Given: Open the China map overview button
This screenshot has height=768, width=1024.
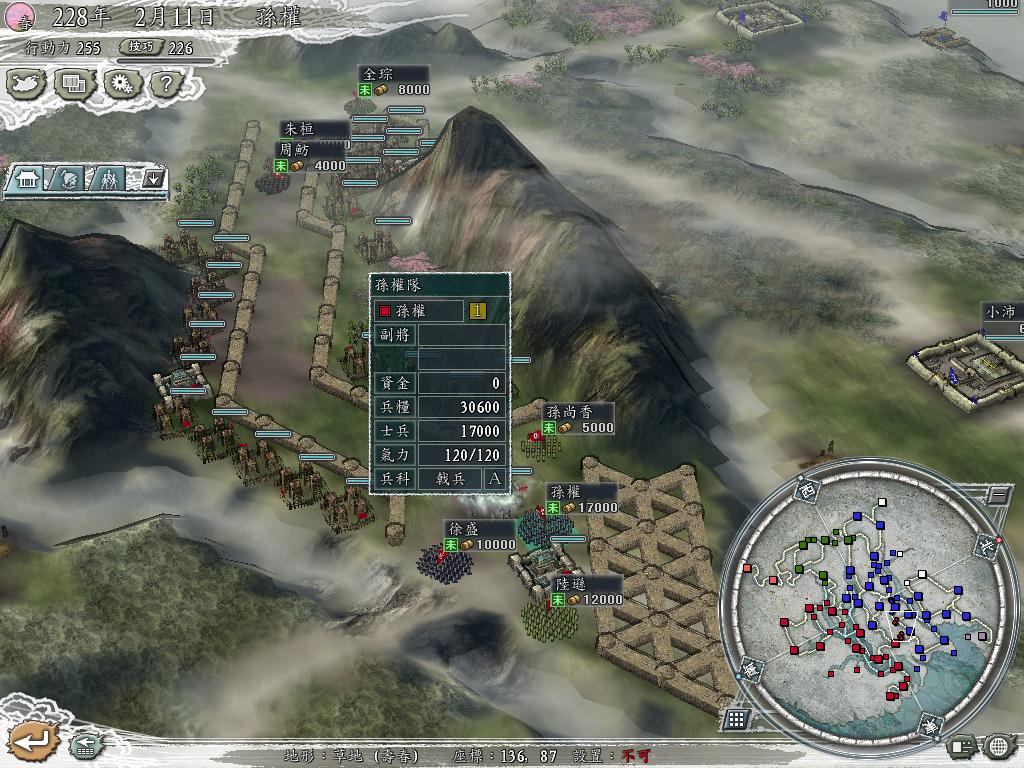Looking at the screenshot, I should click(x=27, y=83).
